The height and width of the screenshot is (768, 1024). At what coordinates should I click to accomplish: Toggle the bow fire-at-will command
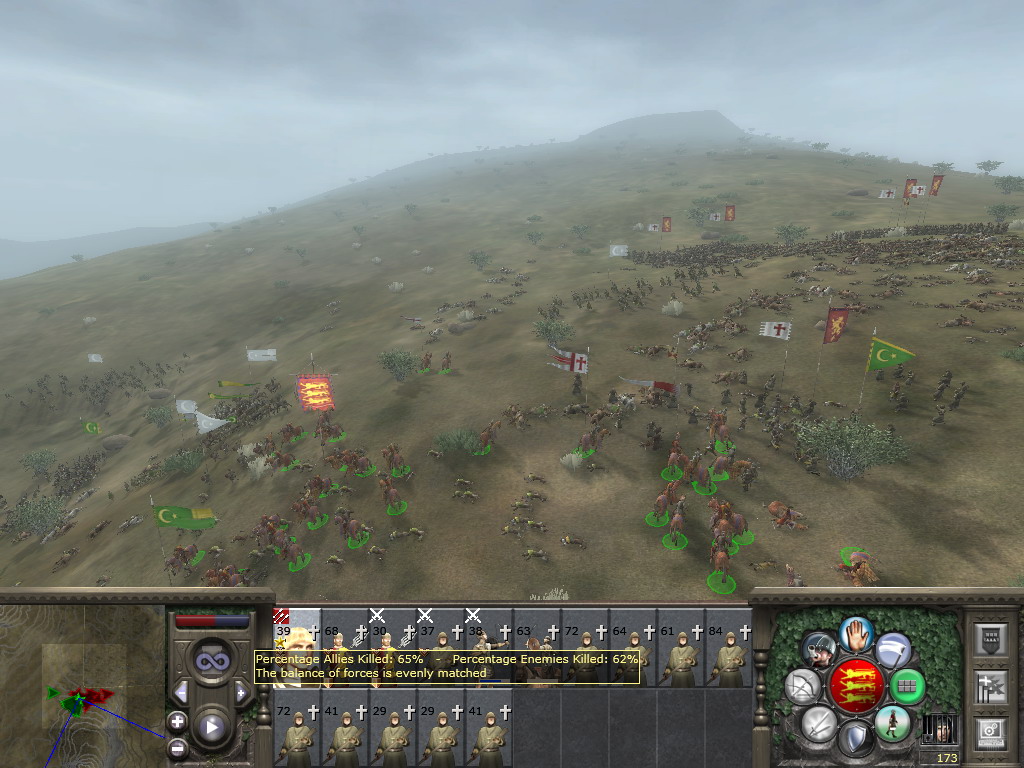[802, 686]
